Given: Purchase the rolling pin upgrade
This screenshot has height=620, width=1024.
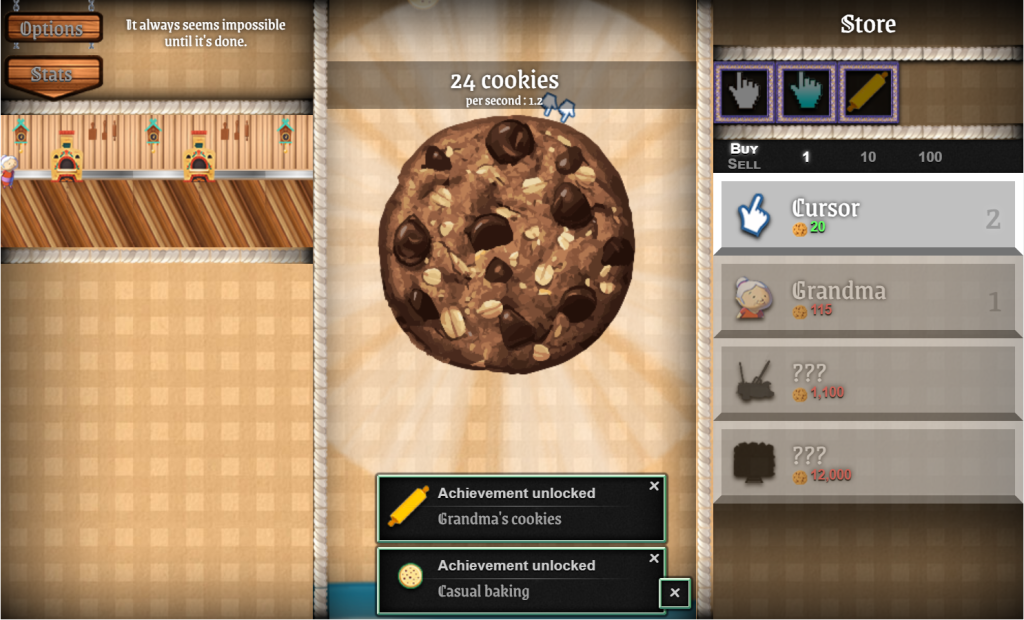Looking at the screenshot, I should pos(868,93).
